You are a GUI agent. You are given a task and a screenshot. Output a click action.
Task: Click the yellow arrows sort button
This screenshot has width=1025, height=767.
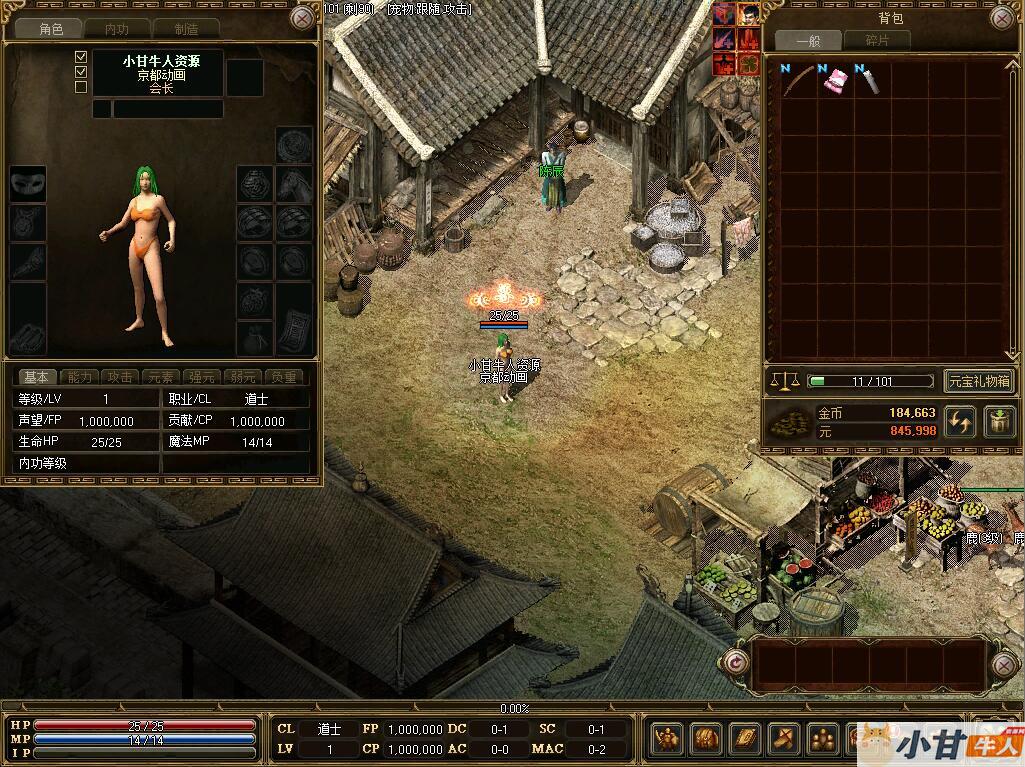[x=959, y=421]
